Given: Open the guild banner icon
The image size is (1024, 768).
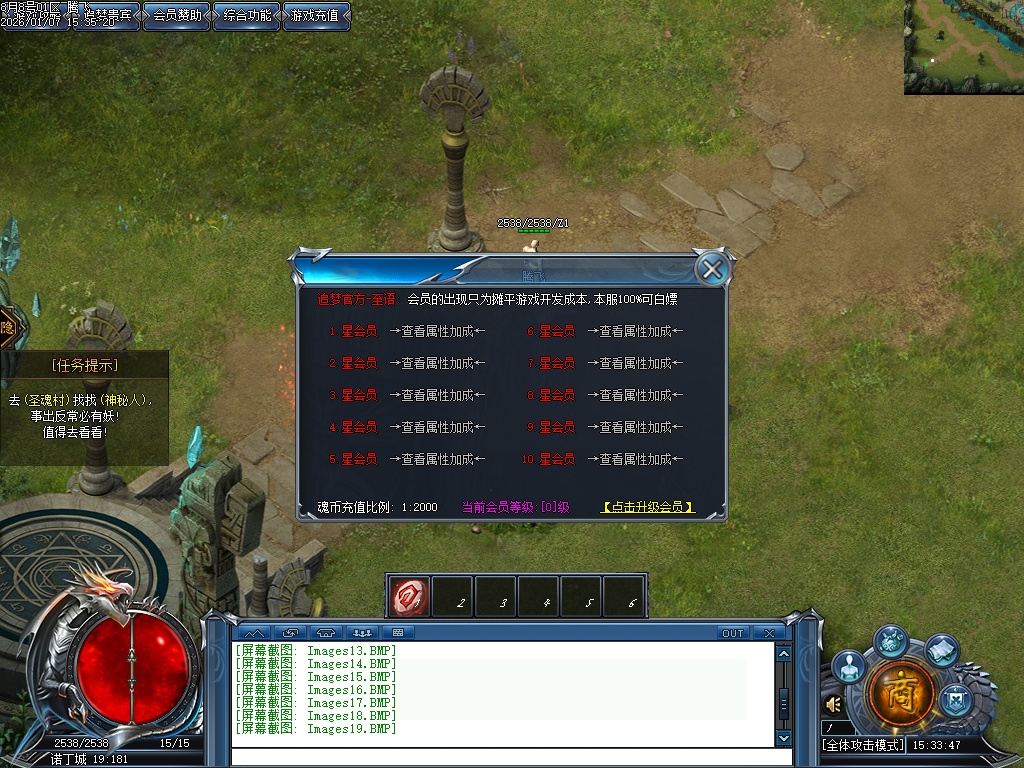Looking at the screenshot, I should 955,696.
